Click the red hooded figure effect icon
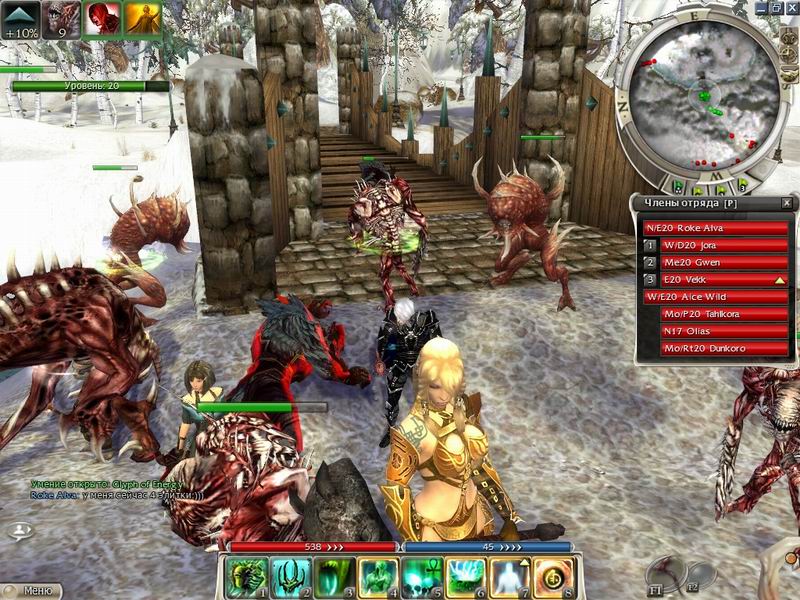This screenshot has height=600, width=800. pyautogui.click(x=102, y=19)
